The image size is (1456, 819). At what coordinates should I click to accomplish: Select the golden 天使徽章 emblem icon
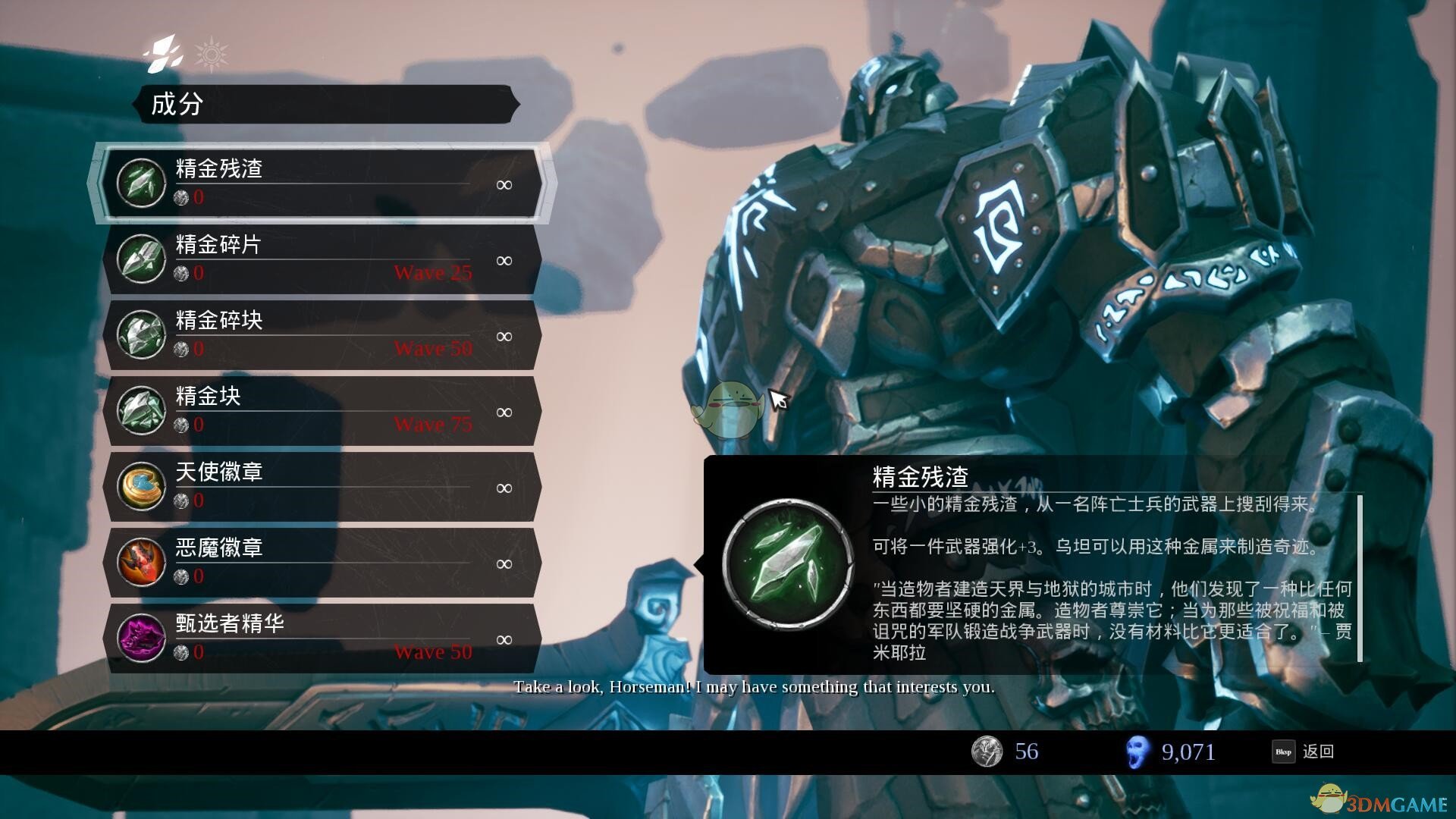pyautogui.click(x=140, y=486)
